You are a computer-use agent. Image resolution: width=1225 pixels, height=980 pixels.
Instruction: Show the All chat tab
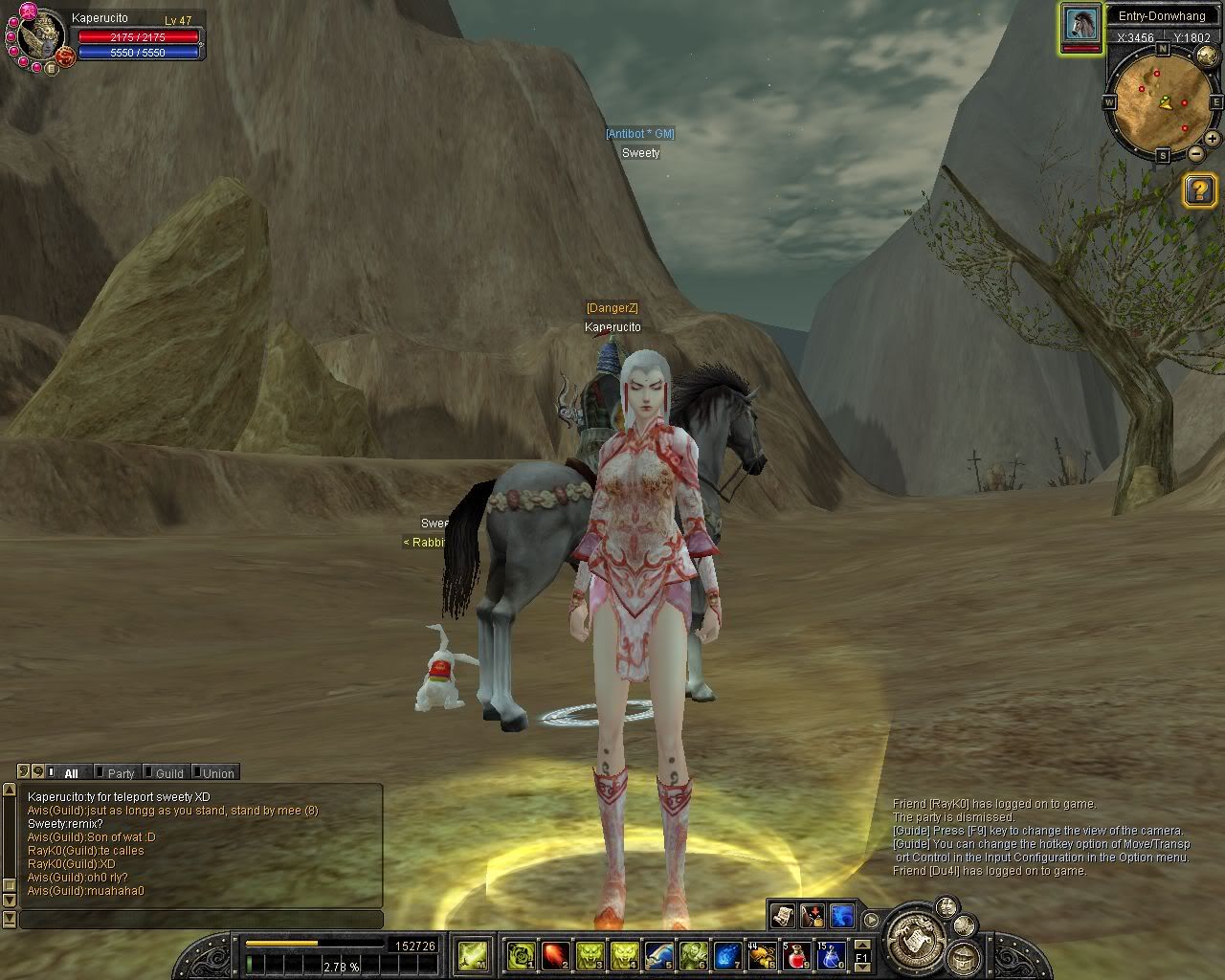coord(71,773)
